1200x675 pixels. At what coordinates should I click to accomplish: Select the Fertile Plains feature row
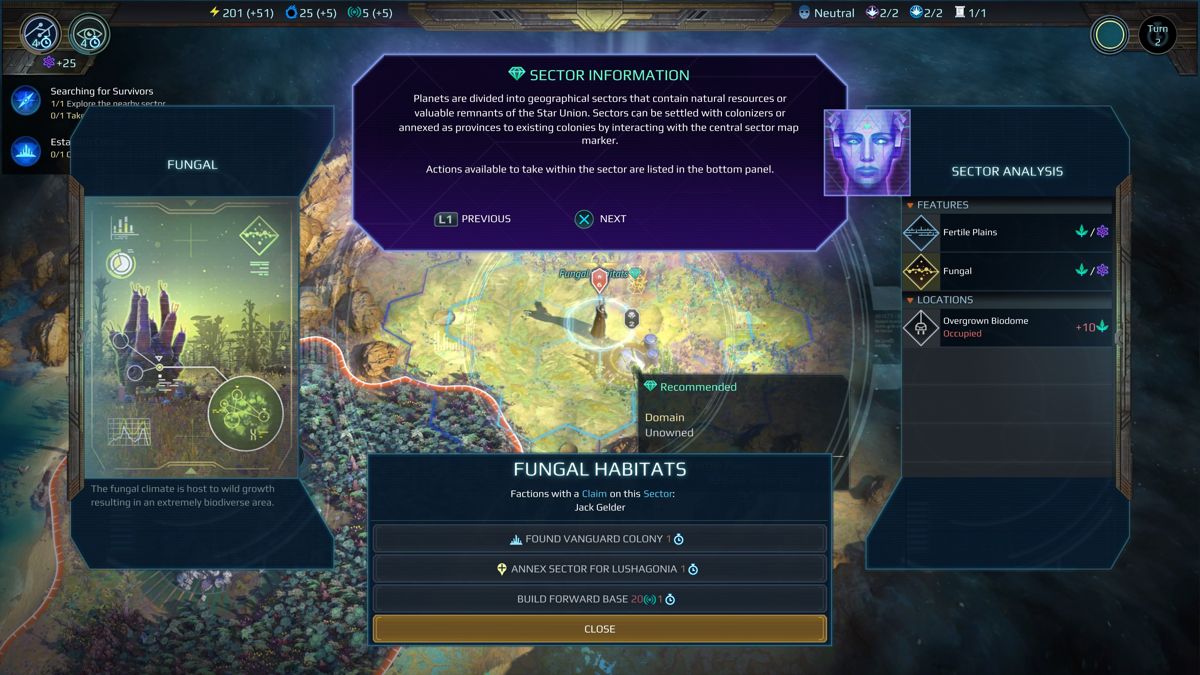[x=1007, y=232]
